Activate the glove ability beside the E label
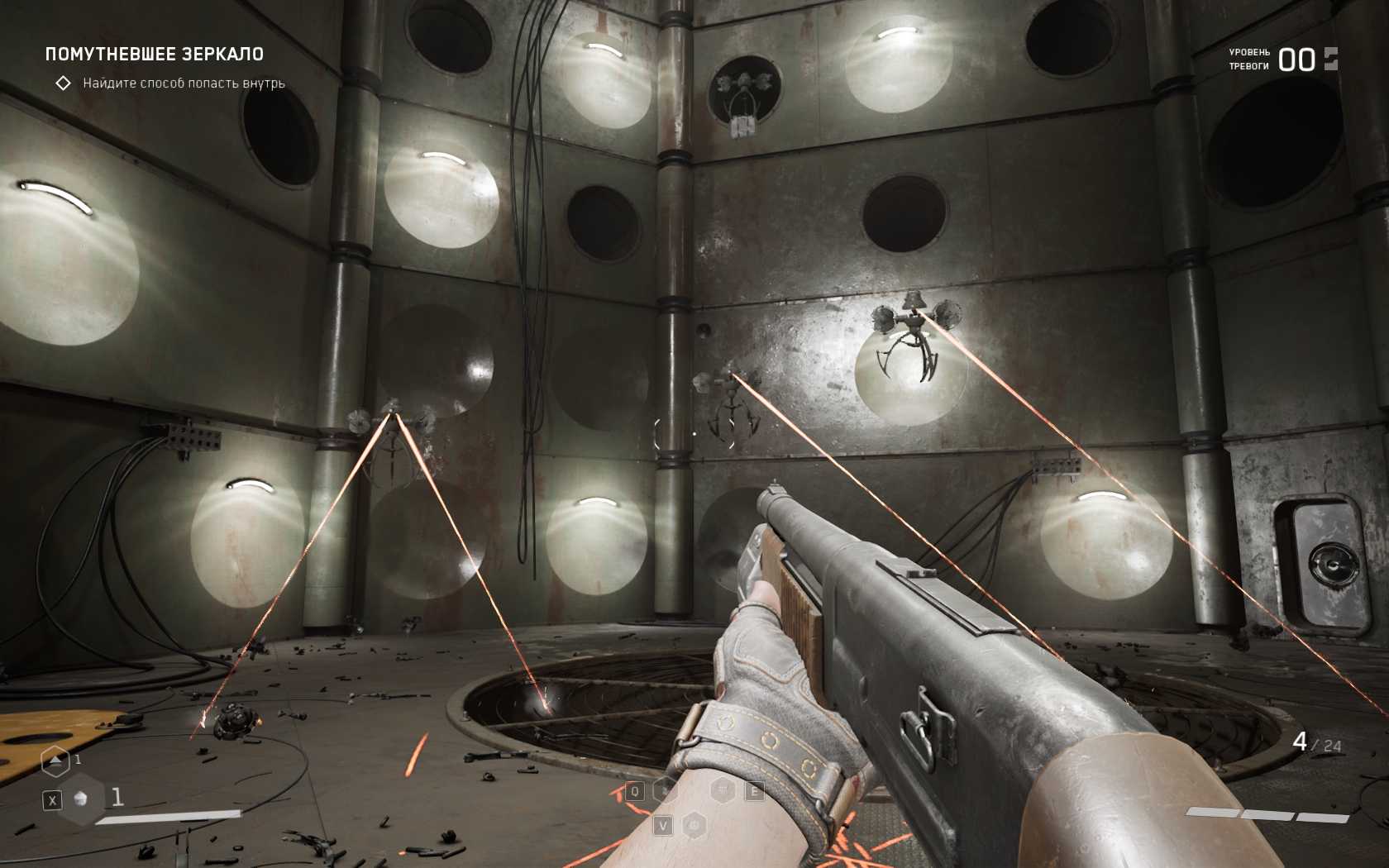This screenshot has height=868, width=1389. pyautogui.click(x=723, y=791)
